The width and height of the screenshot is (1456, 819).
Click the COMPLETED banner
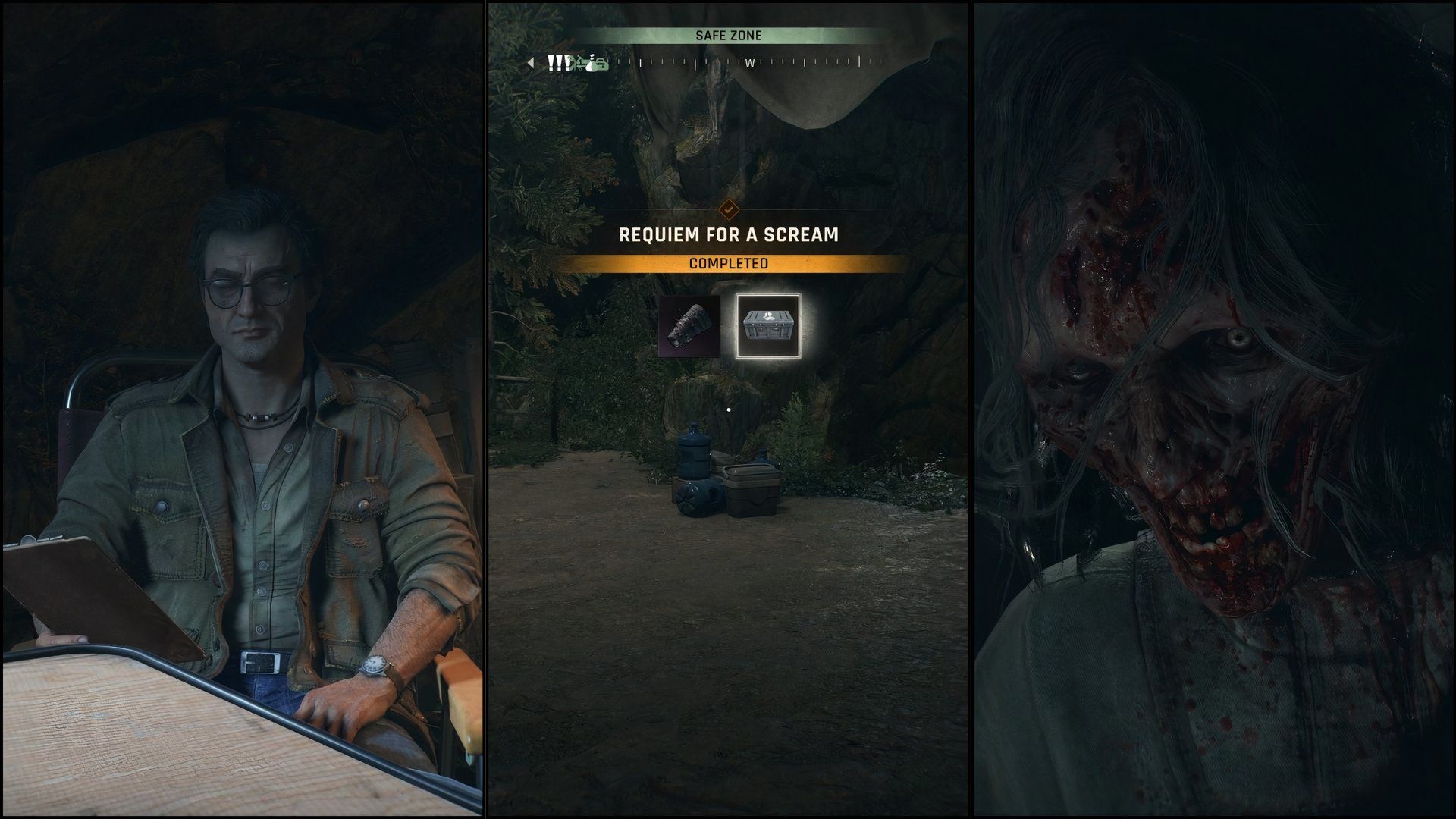pyautogui.click(x=728, y=263)
